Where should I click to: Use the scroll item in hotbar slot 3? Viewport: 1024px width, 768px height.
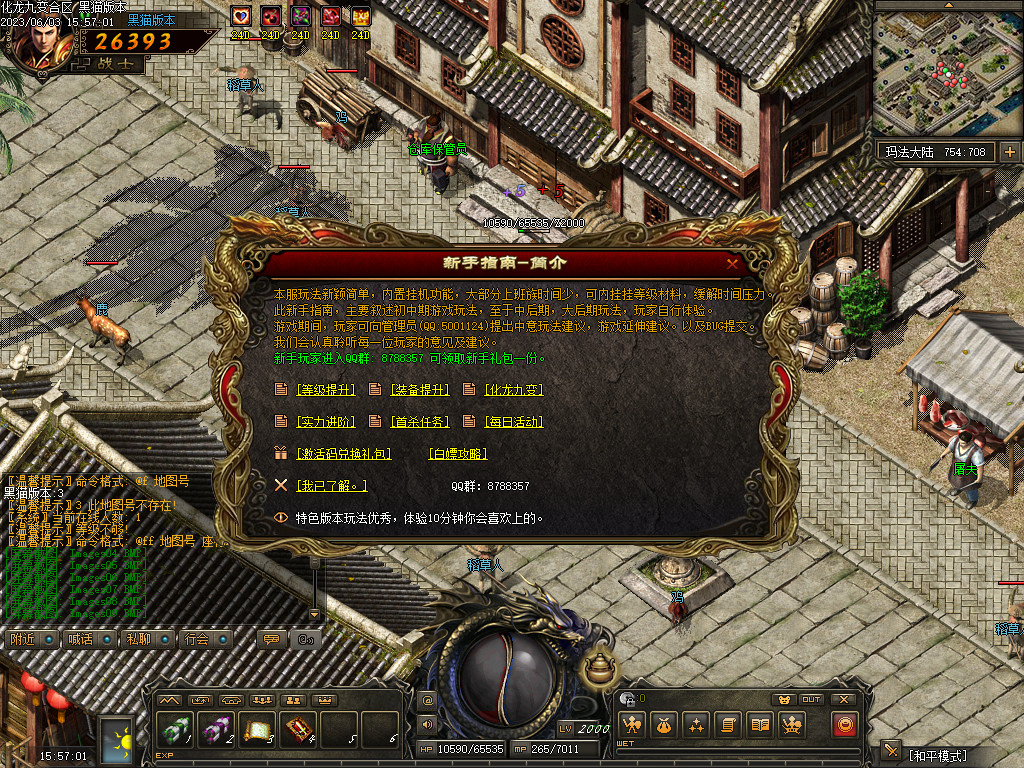257,730
